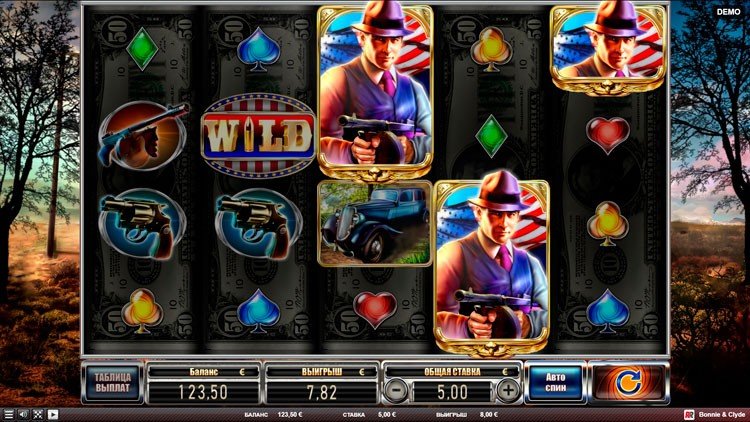The height and width of the screenshot is (422, 750).
Task: Open the hamburger menu in bottom bar
Action: [x=8, y=414]
